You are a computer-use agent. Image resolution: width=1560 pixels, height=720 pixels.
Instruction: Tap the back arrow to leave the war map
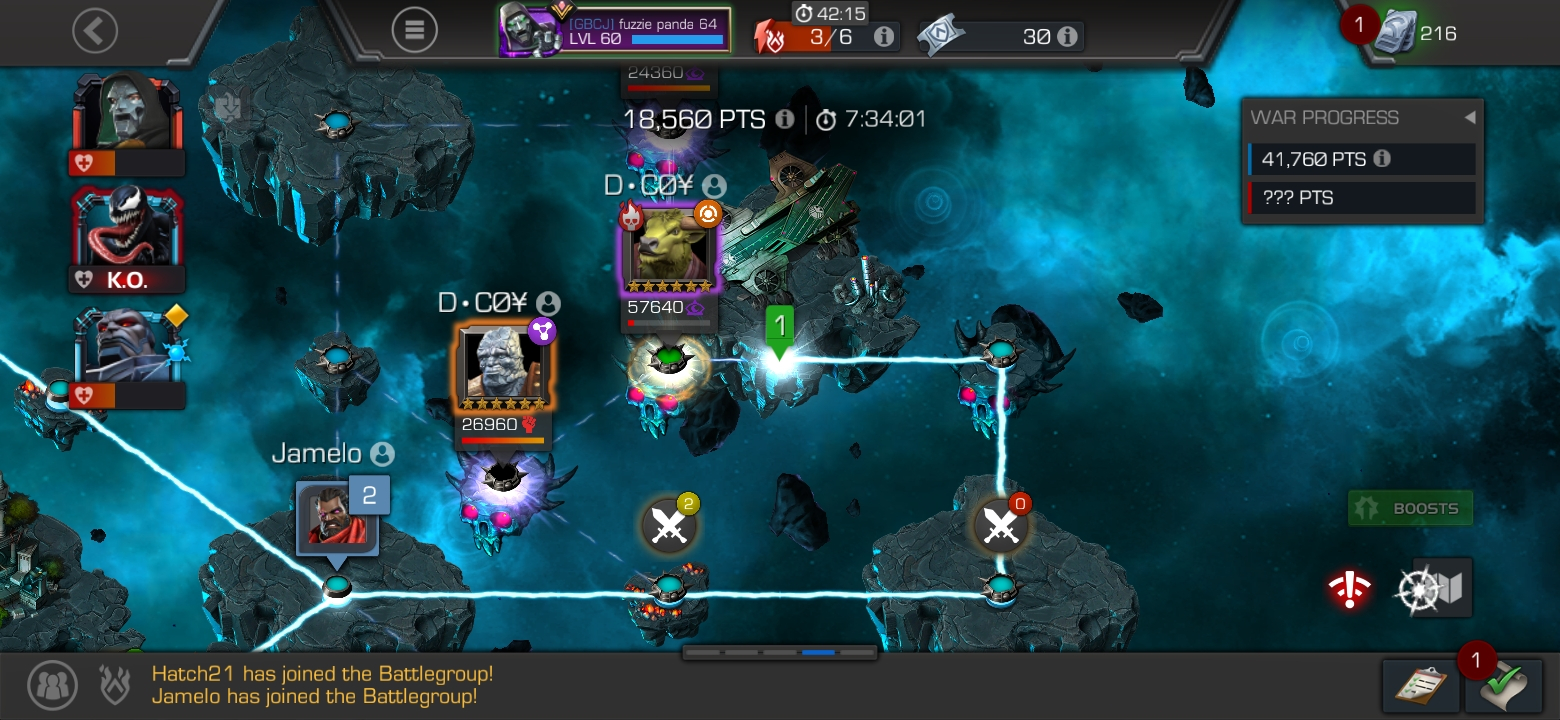pos(95,29)
